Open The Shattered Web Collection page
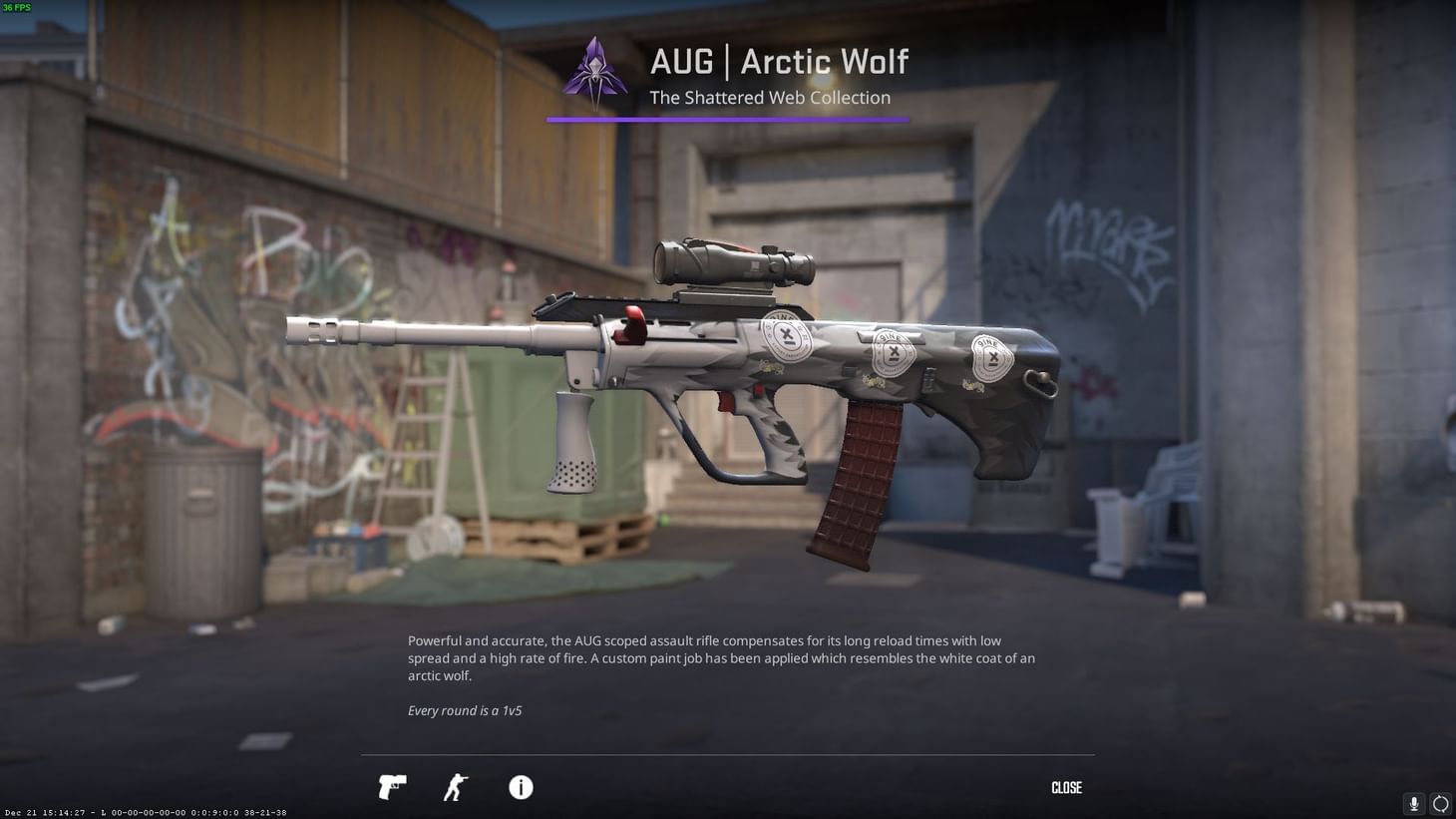The image size is (1456, 819). pos(769,97)
